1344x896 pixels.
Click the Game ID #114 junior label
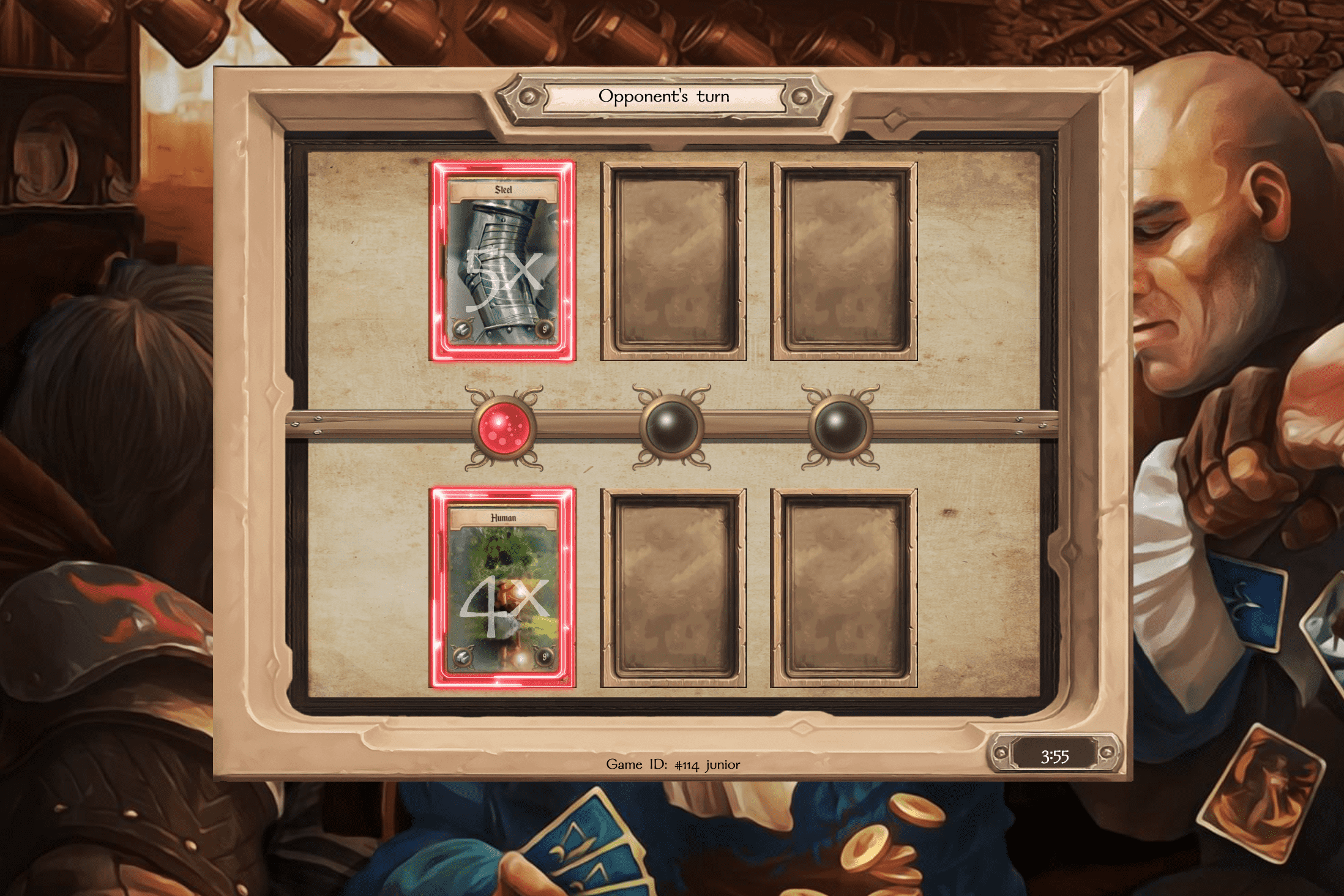(x=673, y=764)
